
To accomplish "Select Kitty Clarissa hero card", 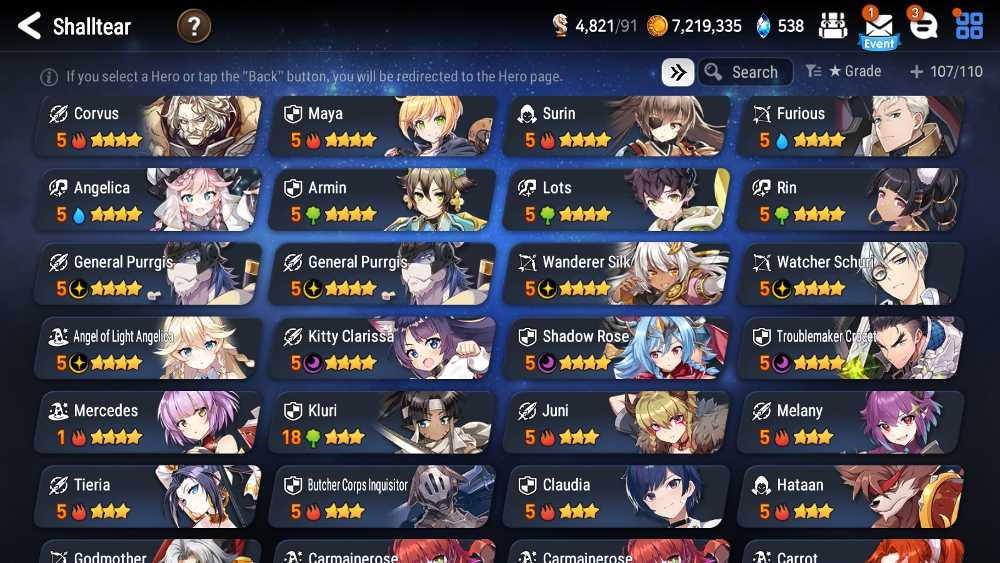I will (384, 348).
